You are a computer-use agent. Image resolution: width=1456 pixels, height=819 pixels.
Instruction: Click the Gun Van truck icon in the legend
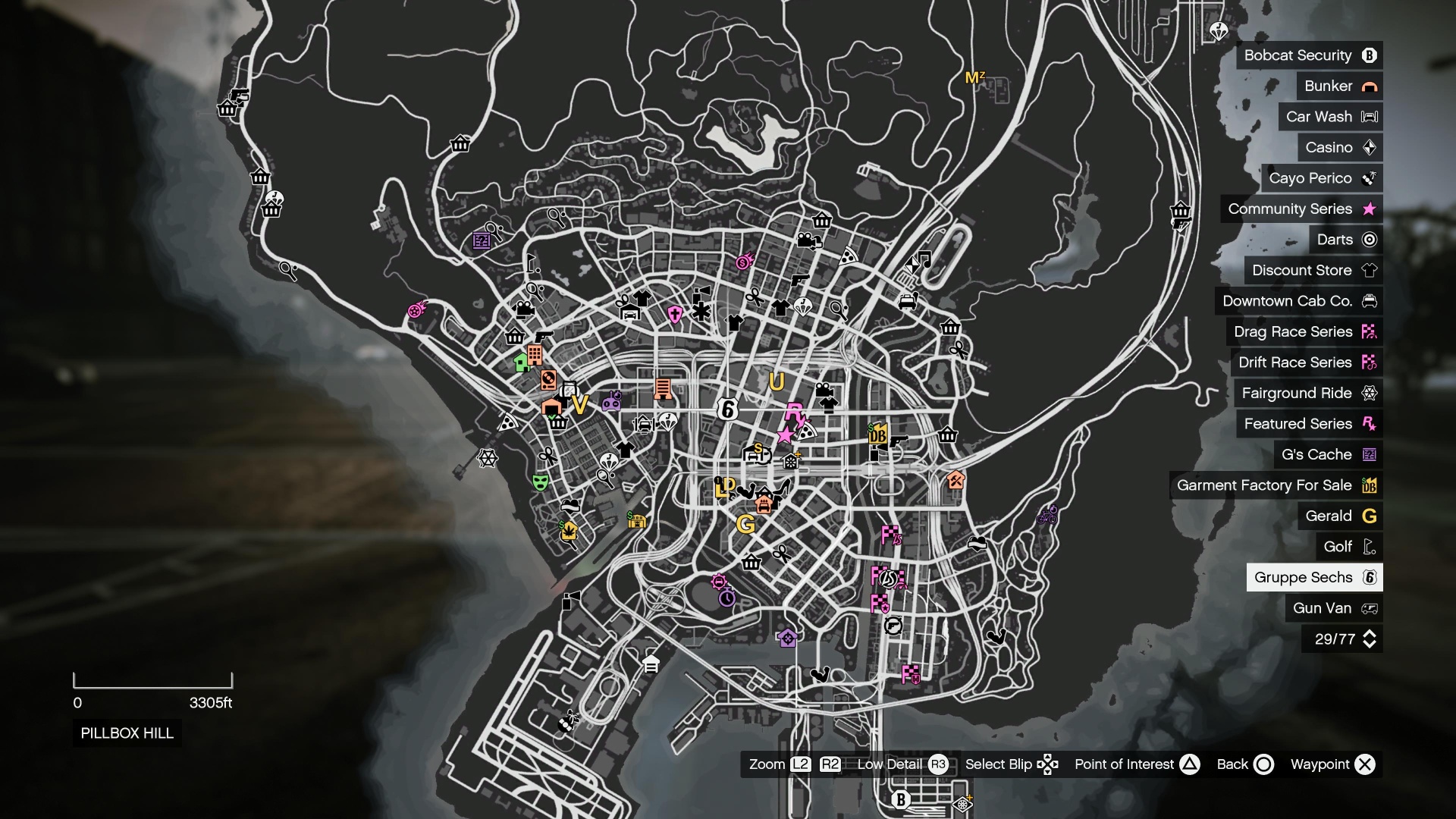(x=1369, y=607)
